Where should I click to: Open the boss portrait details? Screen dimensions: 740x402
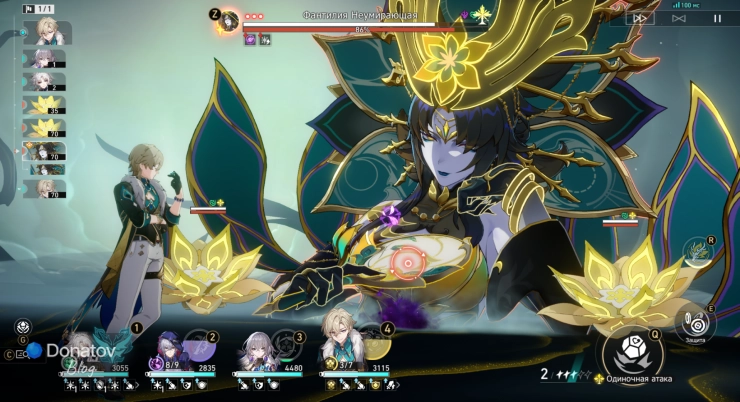point(229,19)
